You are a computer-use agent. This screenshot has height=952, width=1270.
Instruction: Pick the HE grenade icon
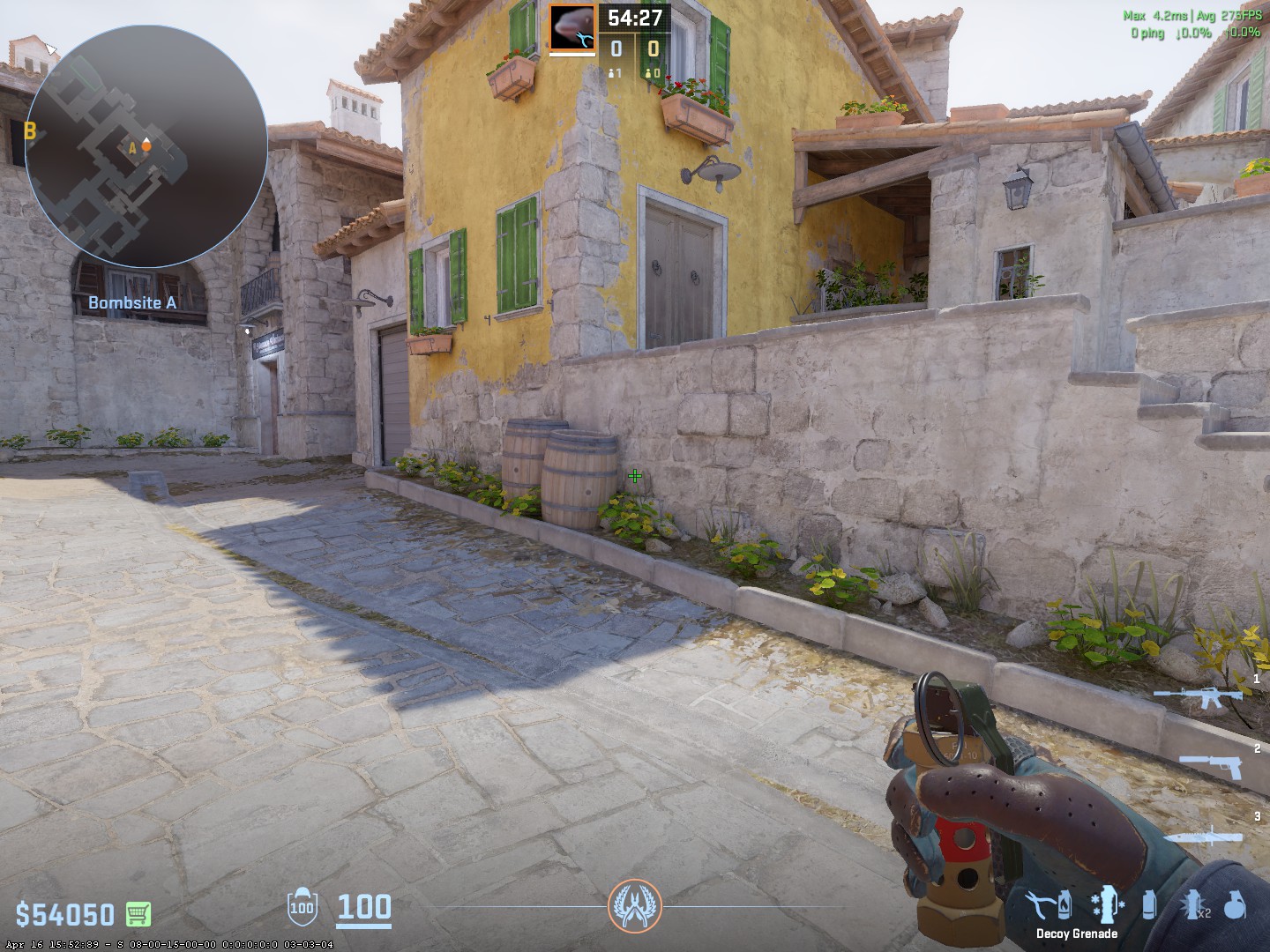pos(1235,904)
